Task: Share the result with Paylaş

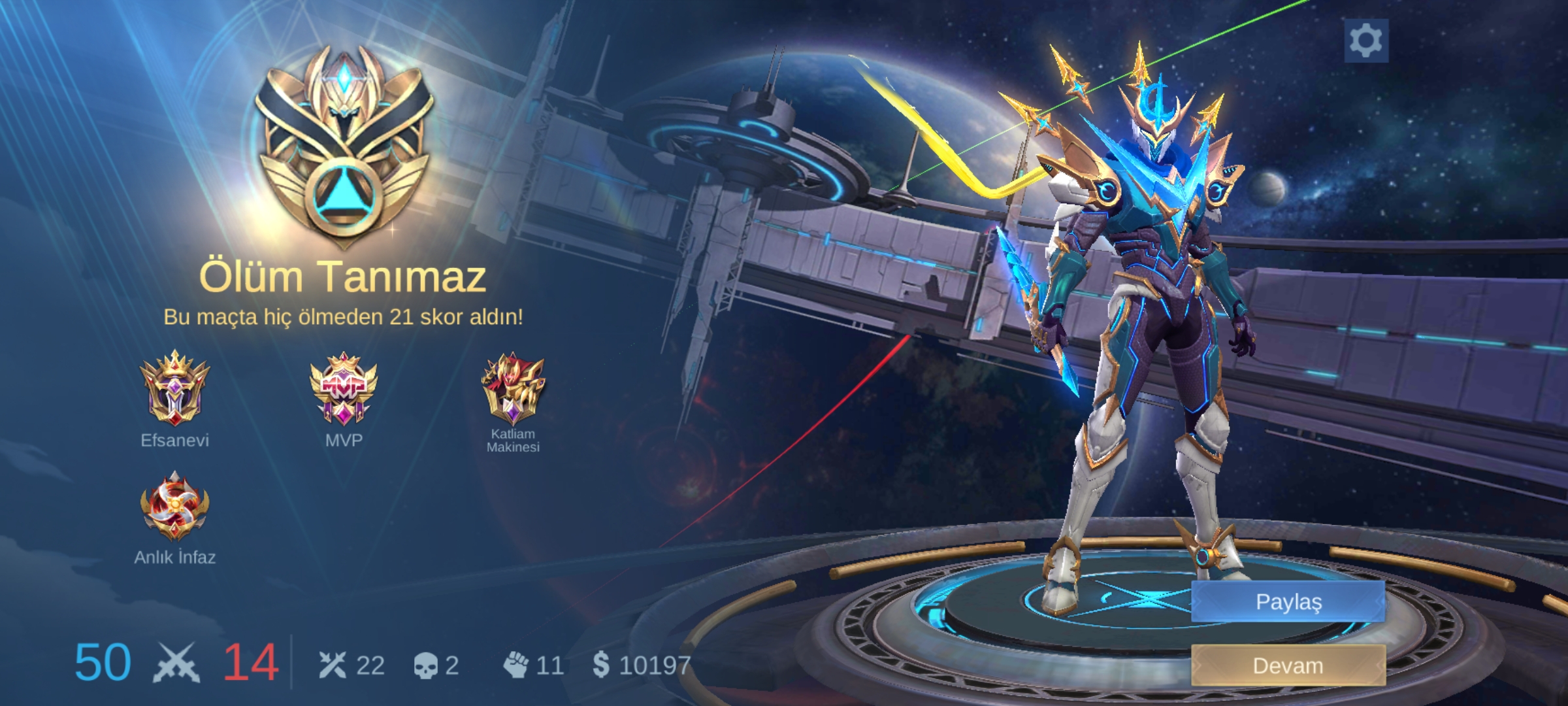Action: 1288,601
